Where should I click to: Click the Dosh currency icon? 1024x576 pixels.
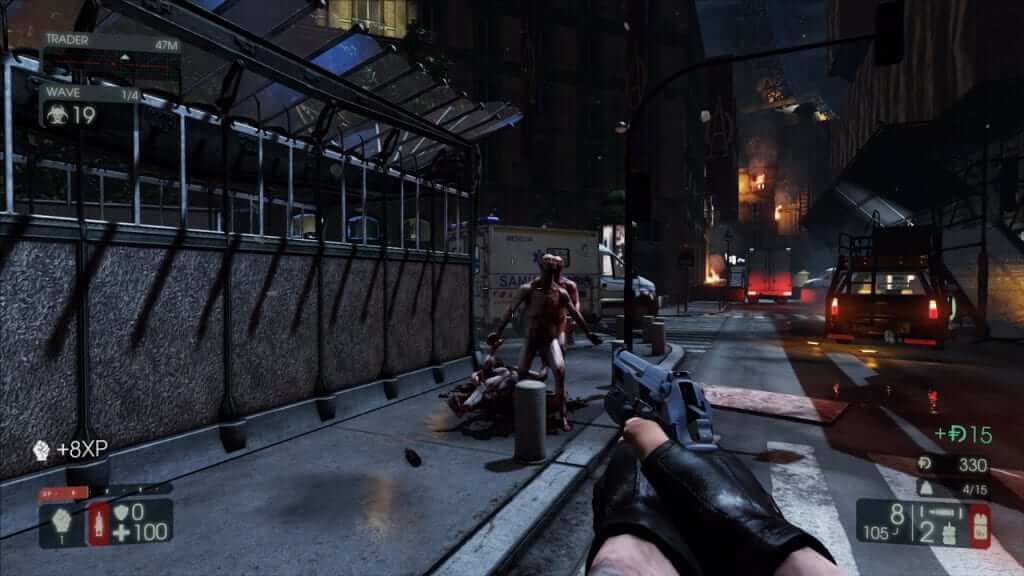click(x=925, y=465)
